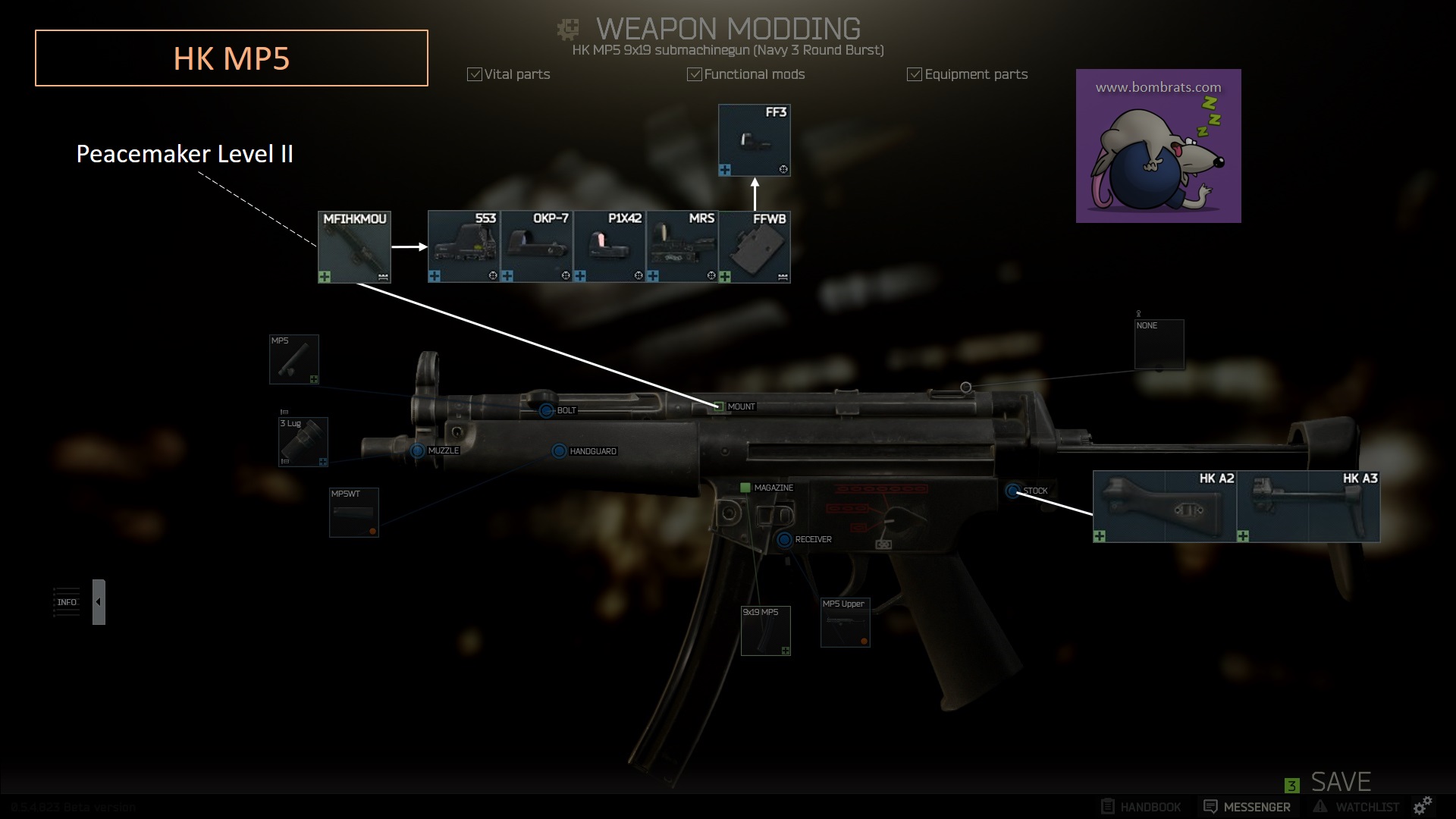Select the MP5 Upper receiver slot
Screen dimensions: 1456x819
pyautogui.click(x=846, y=623)
